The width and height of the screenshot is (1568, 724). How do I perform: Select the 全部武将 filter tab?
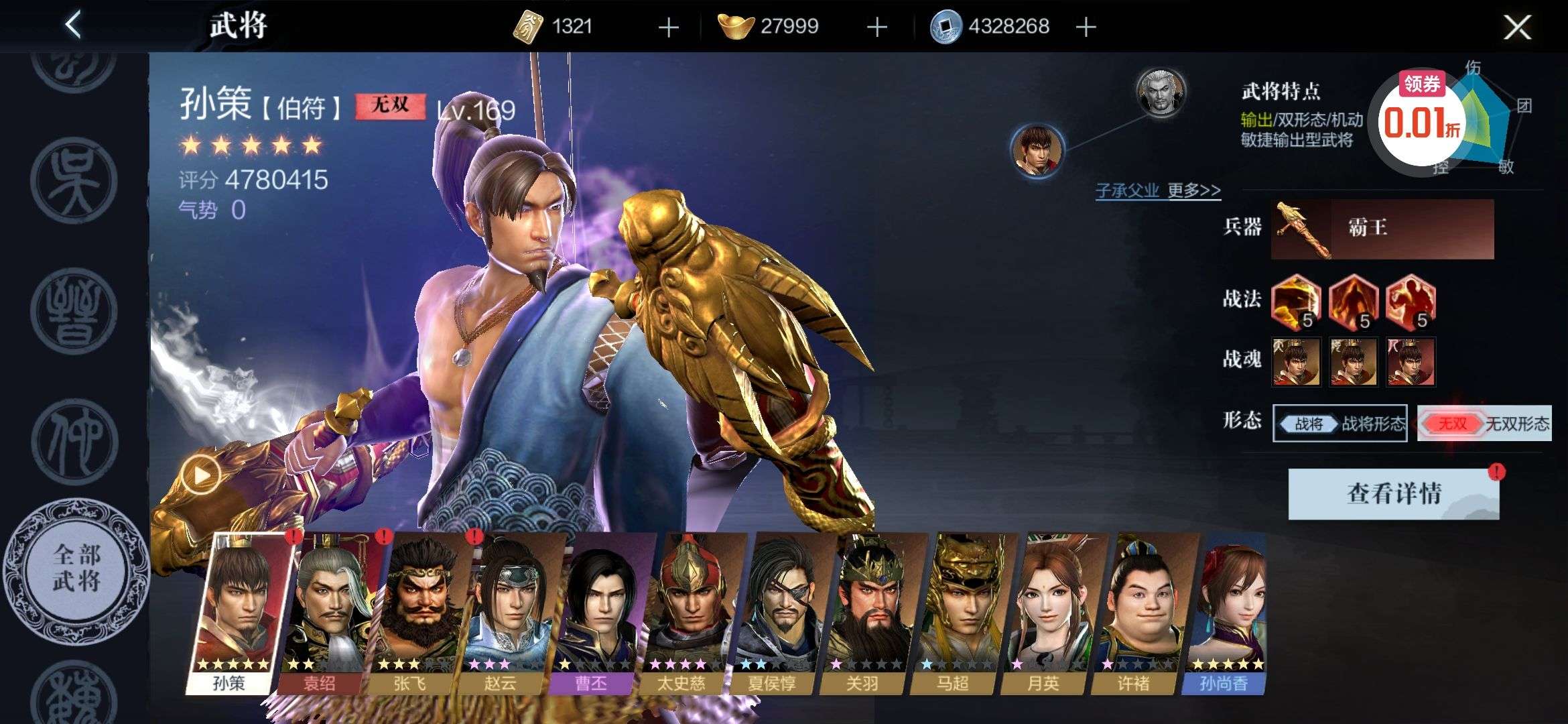coord(76,568)
